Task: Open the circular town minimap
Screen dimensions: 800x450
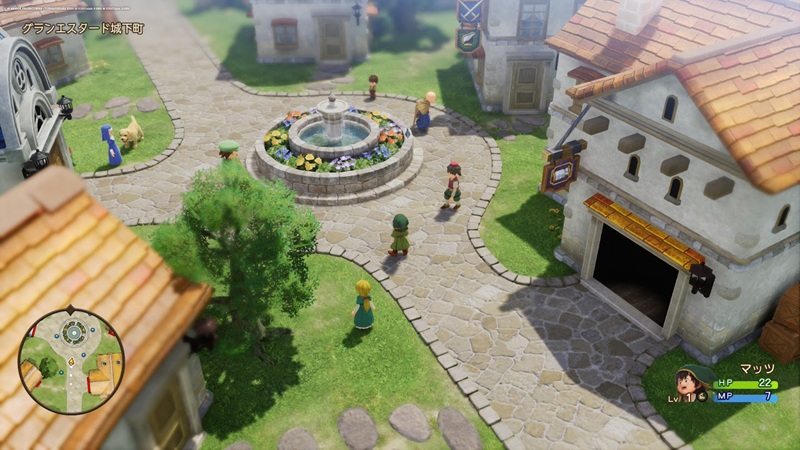Action: [71, 360]
